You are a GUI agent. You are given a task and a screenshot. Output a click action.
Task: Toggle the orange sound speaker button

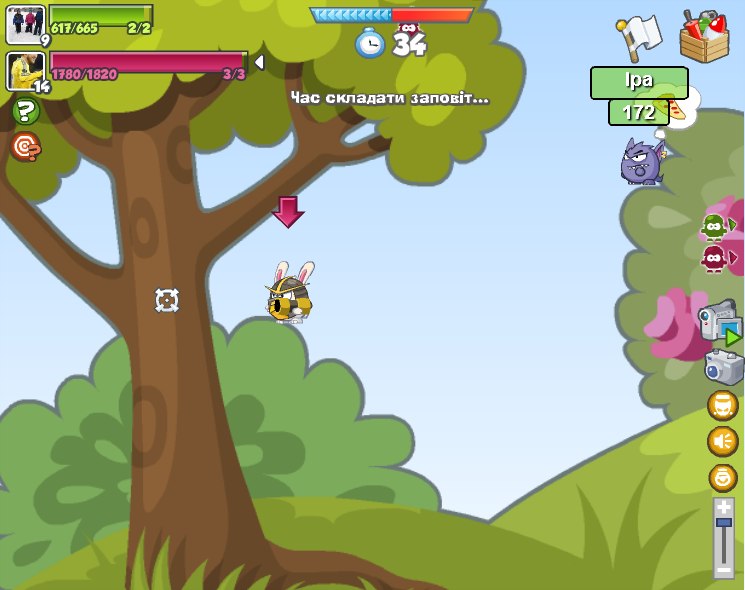pyautogui.click(x=722, y=441)
